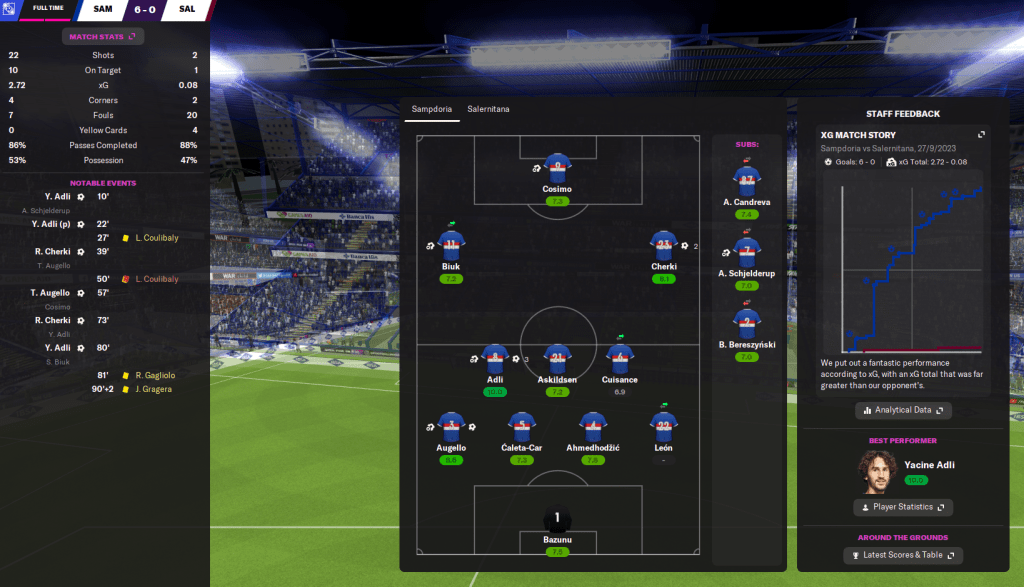Select Cuisance on the formation

pyautogui.click(x=620, y=358)
